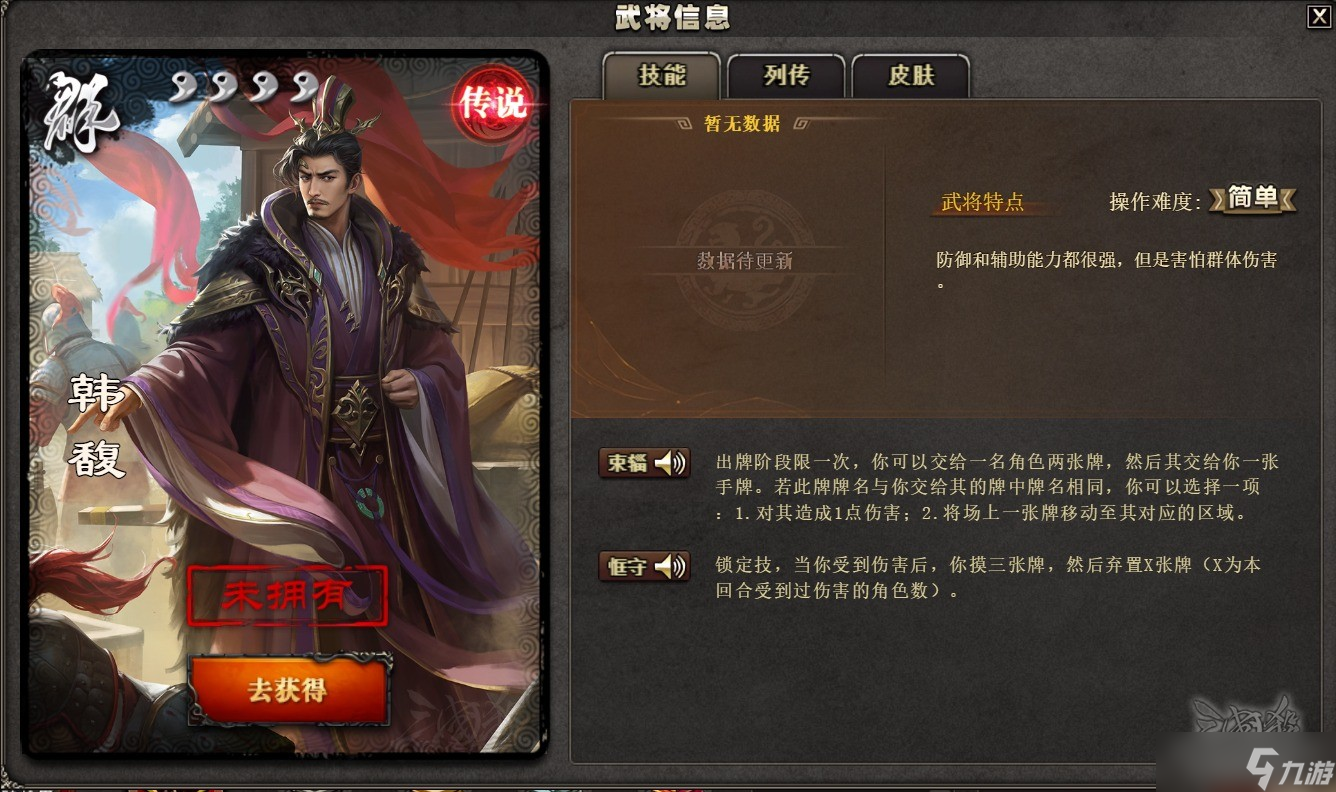Play the 束韬 skill voice clip
Screen dimensions: 1336x792
pos(669,463)
